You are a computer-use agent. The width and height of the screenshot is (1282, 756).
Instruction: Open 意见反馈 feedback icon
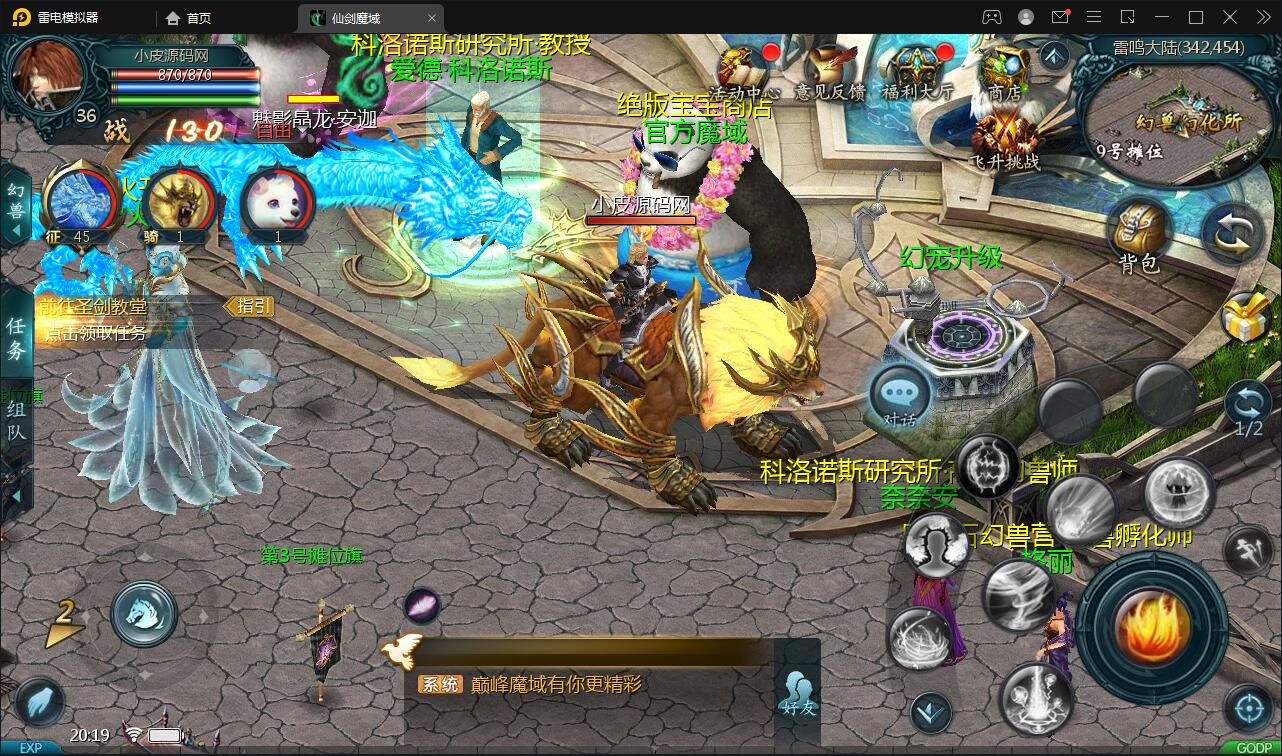click(829, 68)
